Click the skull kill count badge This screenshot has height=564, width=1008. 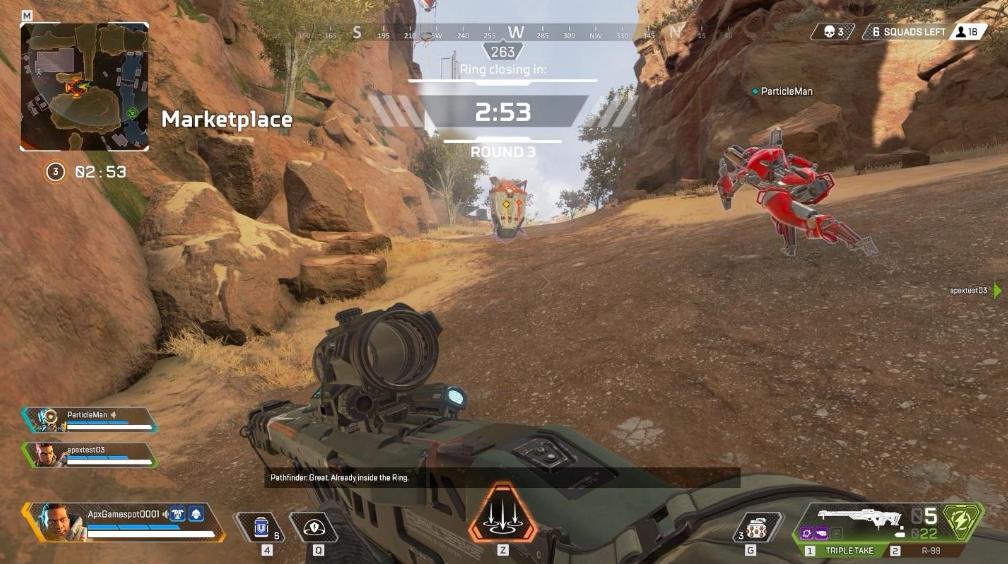click(832, 32)
